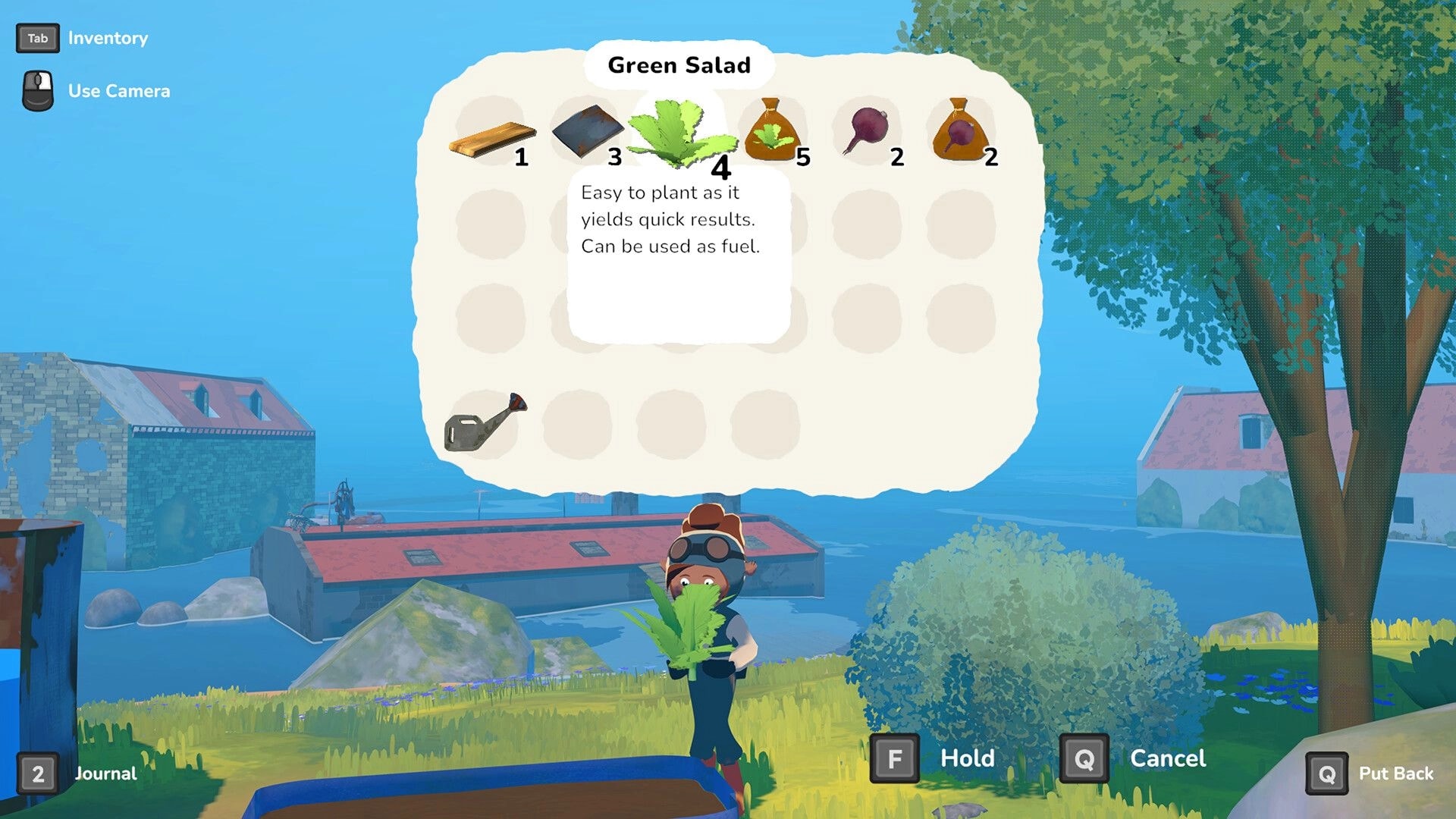Click the Put Back prompt in the corner
Image resolution: width=1456 pixels, height=819 pixels.
1326,773
